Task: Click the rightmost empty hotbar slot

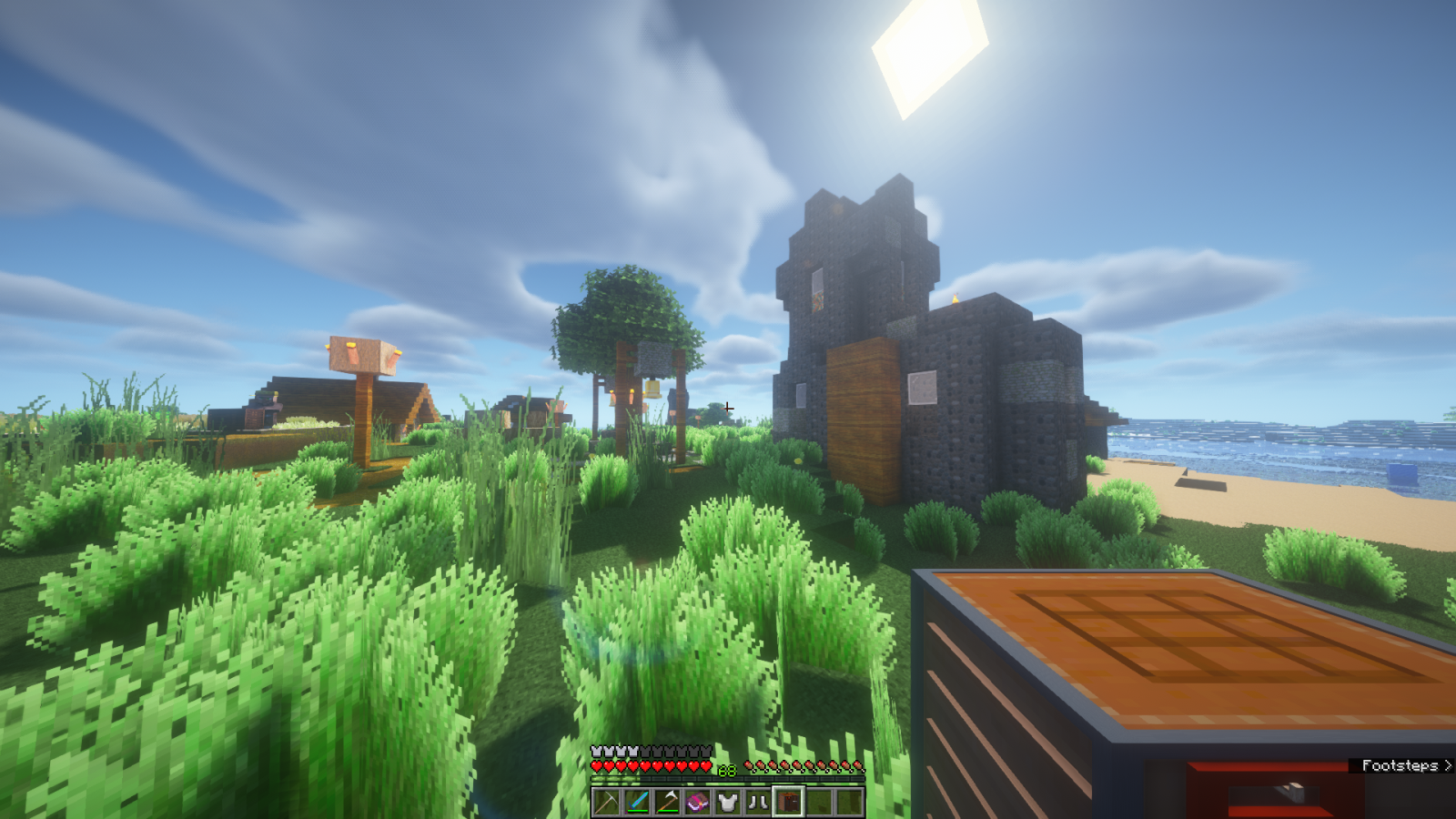Action: (851, 803)
